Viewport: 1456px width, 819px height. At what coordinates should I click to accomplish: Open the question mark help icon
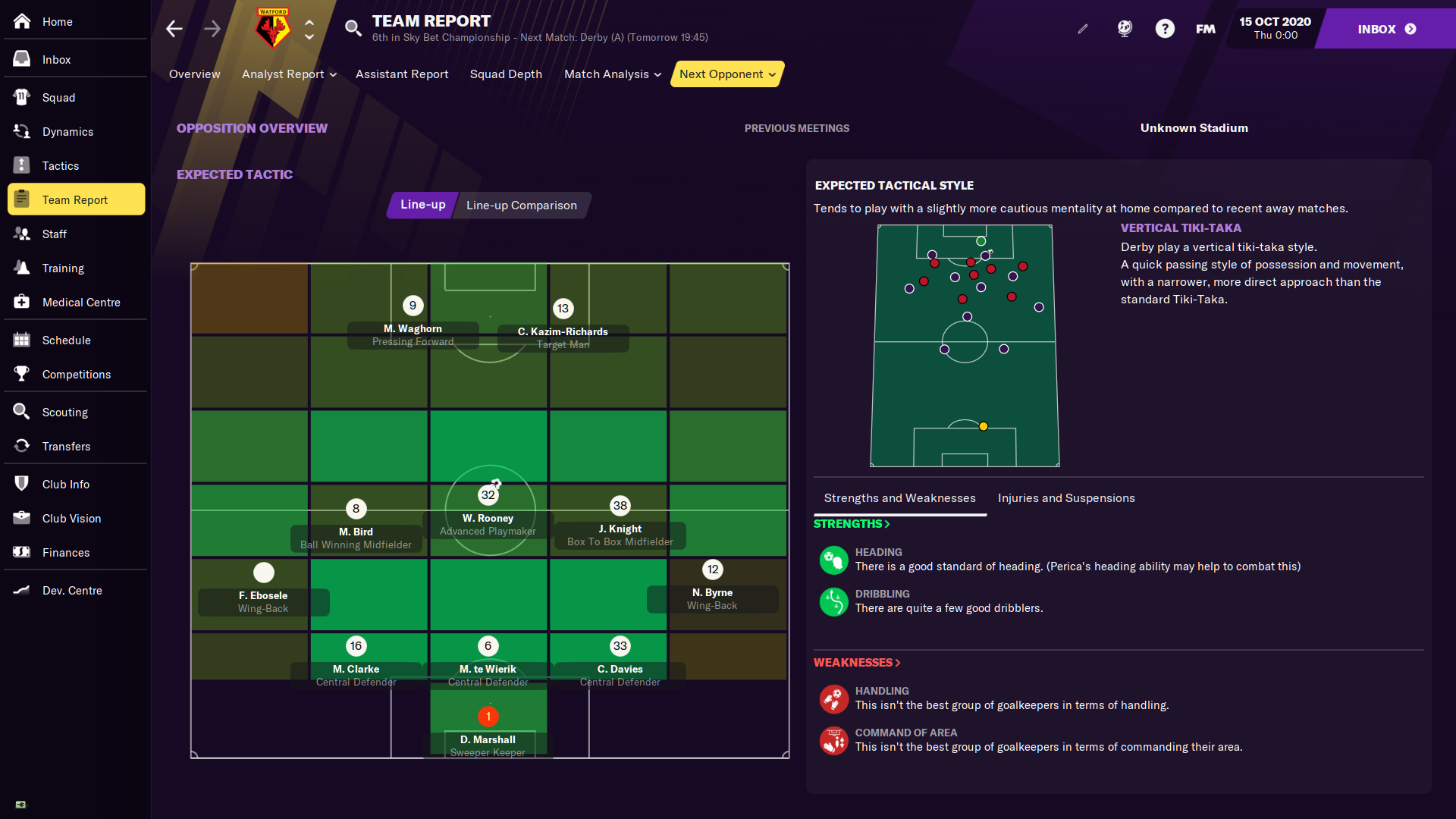tap(1165, 29)
